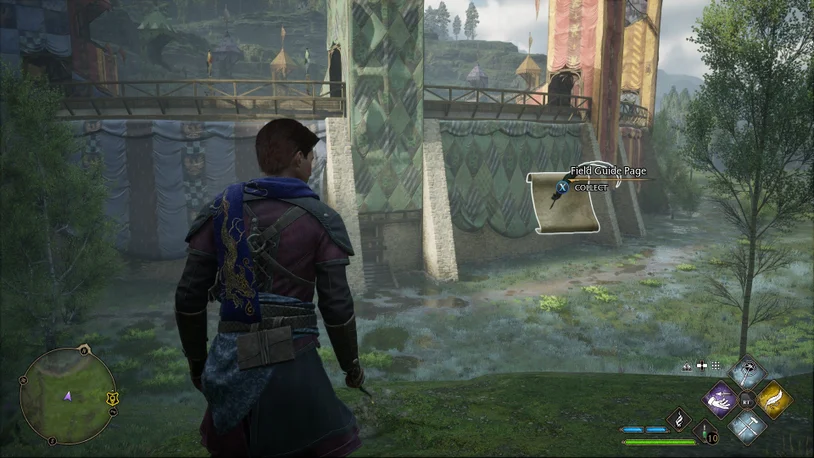Click the north compass marker on minimap
The height and width of the screenshot is (458, 814).
84,352
